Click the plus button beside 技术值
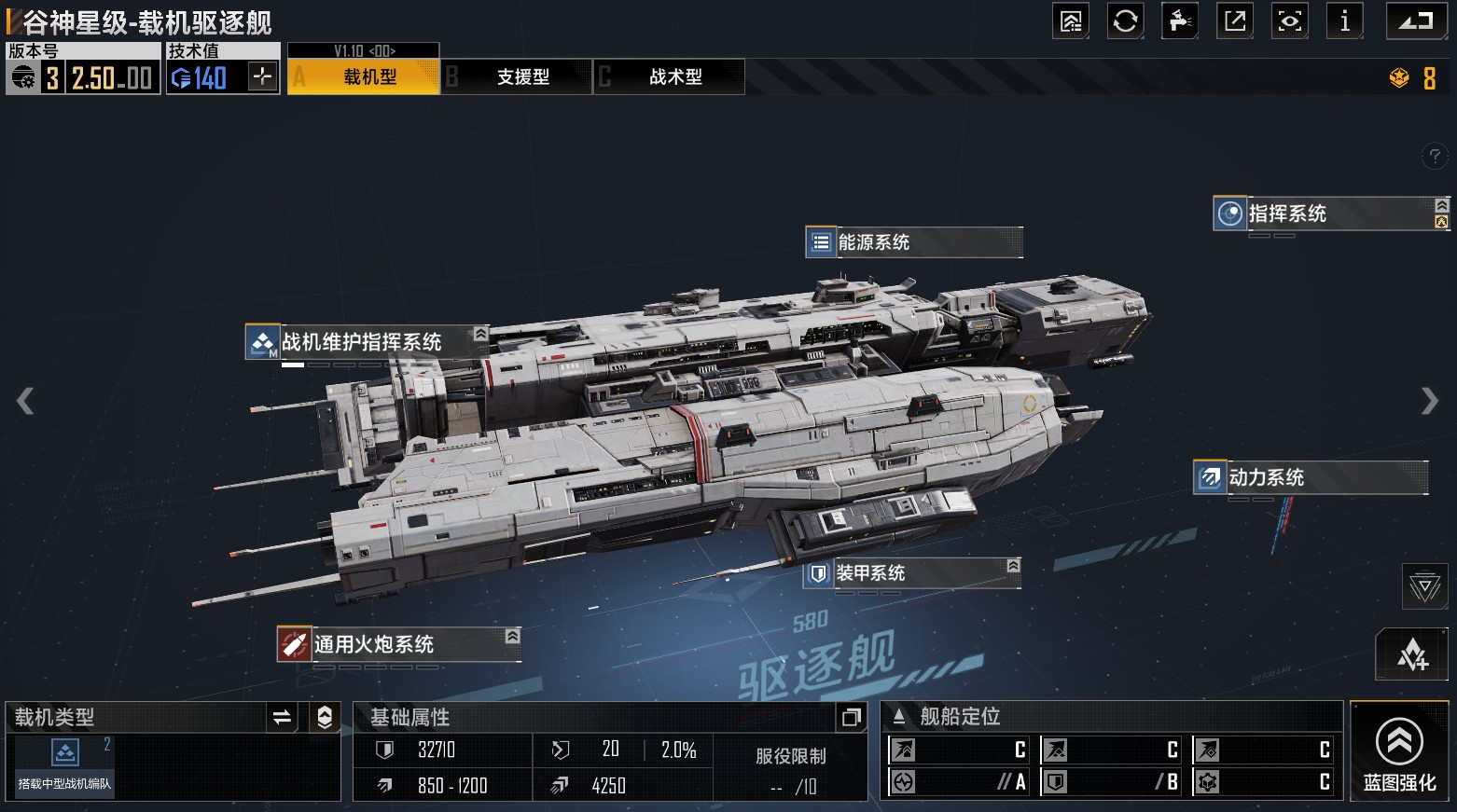Screen dimensions: 1457x812 point(262,76)
